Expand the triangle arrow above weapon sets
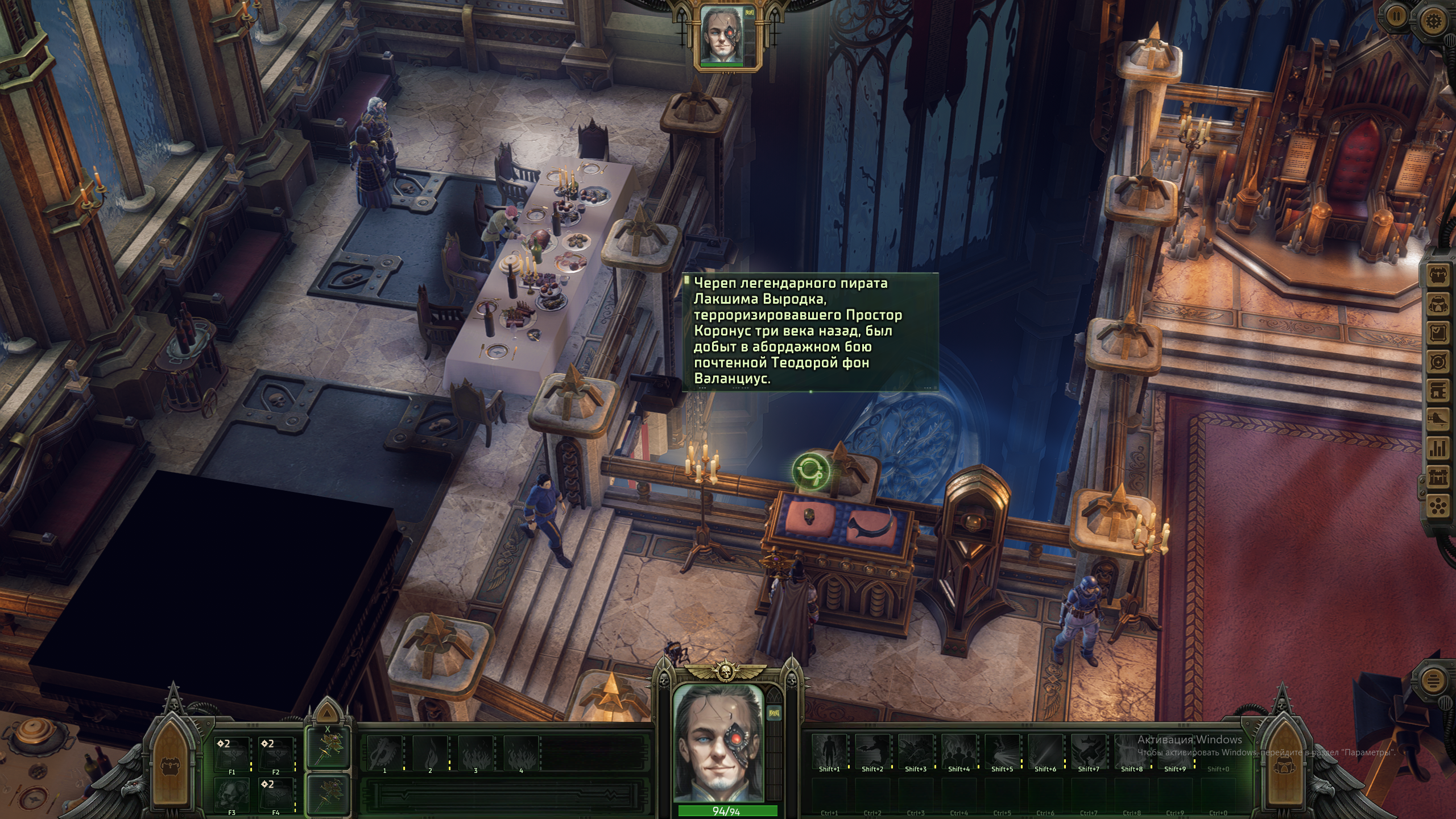This screenshot has width=1456, height=819. 326,713
